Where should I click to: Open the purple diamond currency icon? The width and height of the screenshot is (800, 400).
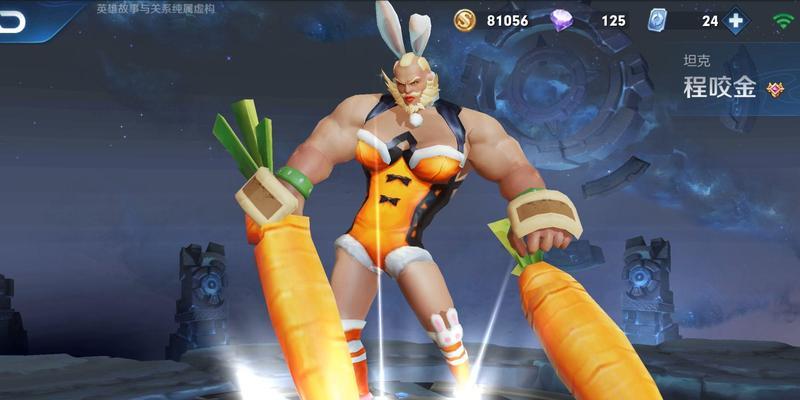[x=564, y=20]
